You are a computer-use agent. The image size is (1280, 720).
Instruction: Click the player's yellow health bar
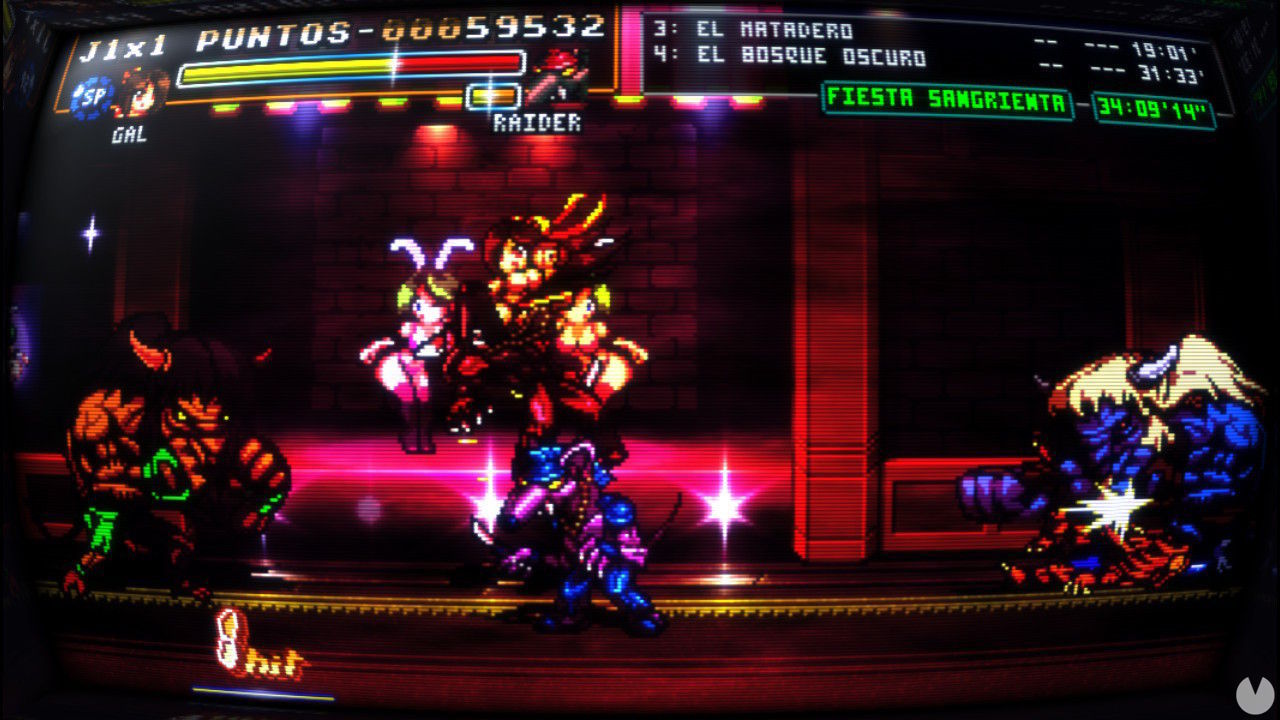290,70
